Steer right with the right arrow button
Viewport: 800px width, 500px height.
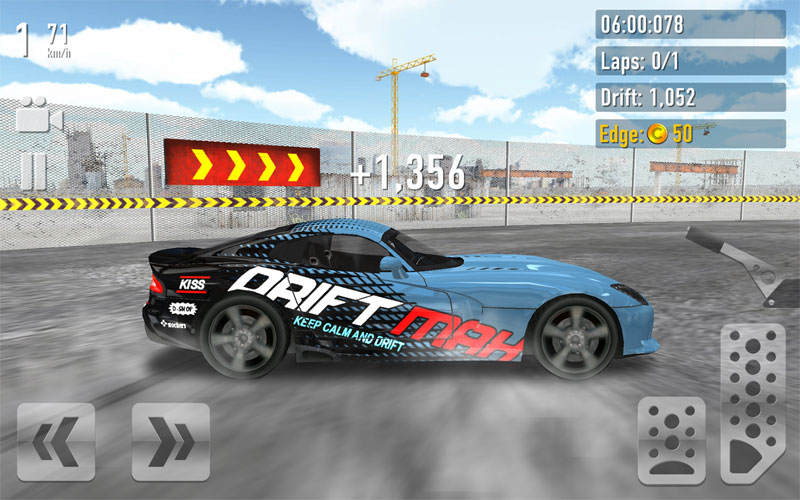(171, 442)
